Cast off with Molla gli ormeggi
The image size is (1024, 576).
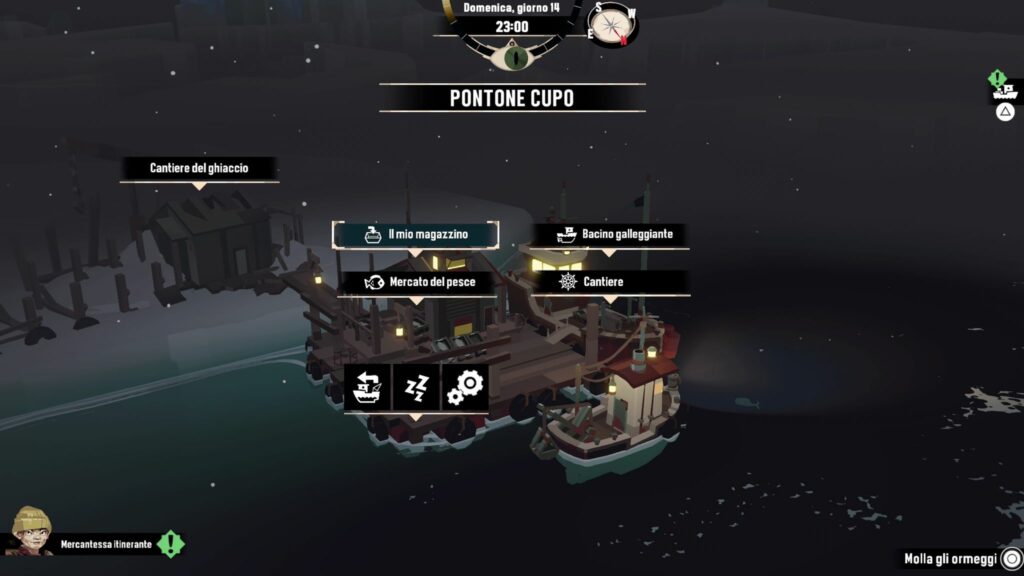957,559
